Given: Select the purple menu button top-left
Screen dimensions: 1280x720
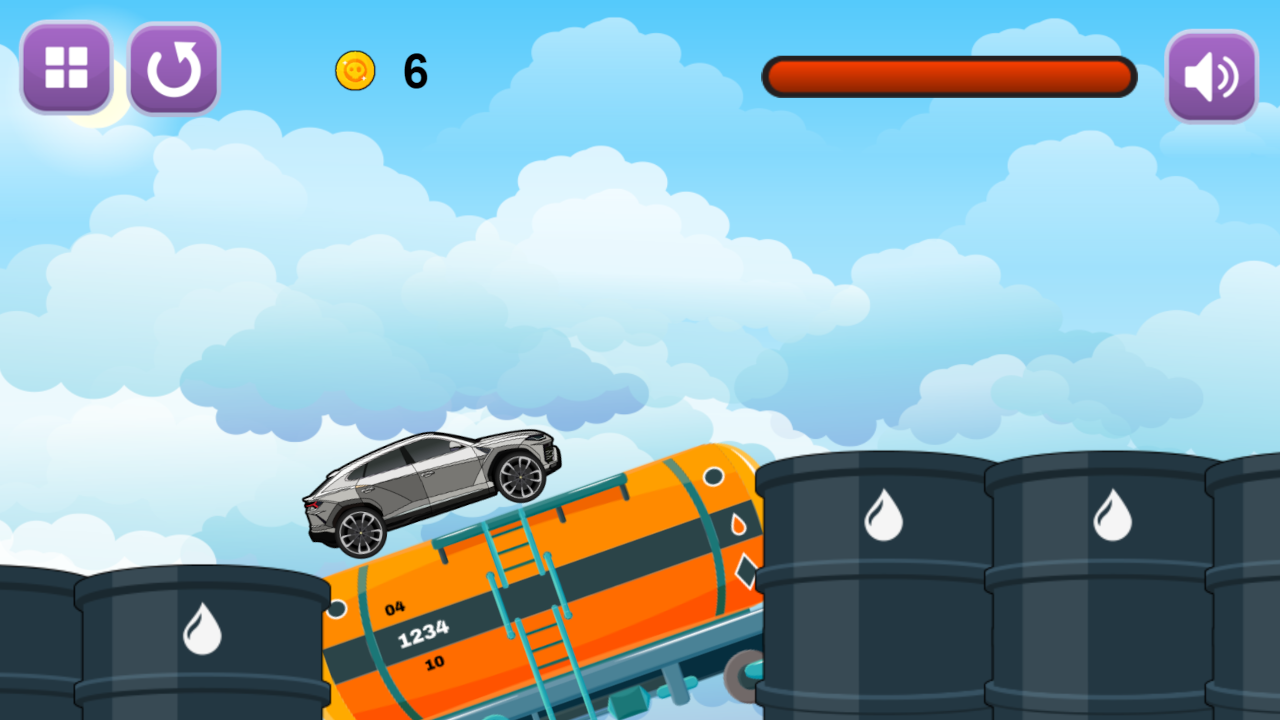Looking at the screenshot, I should pos(66,70).
